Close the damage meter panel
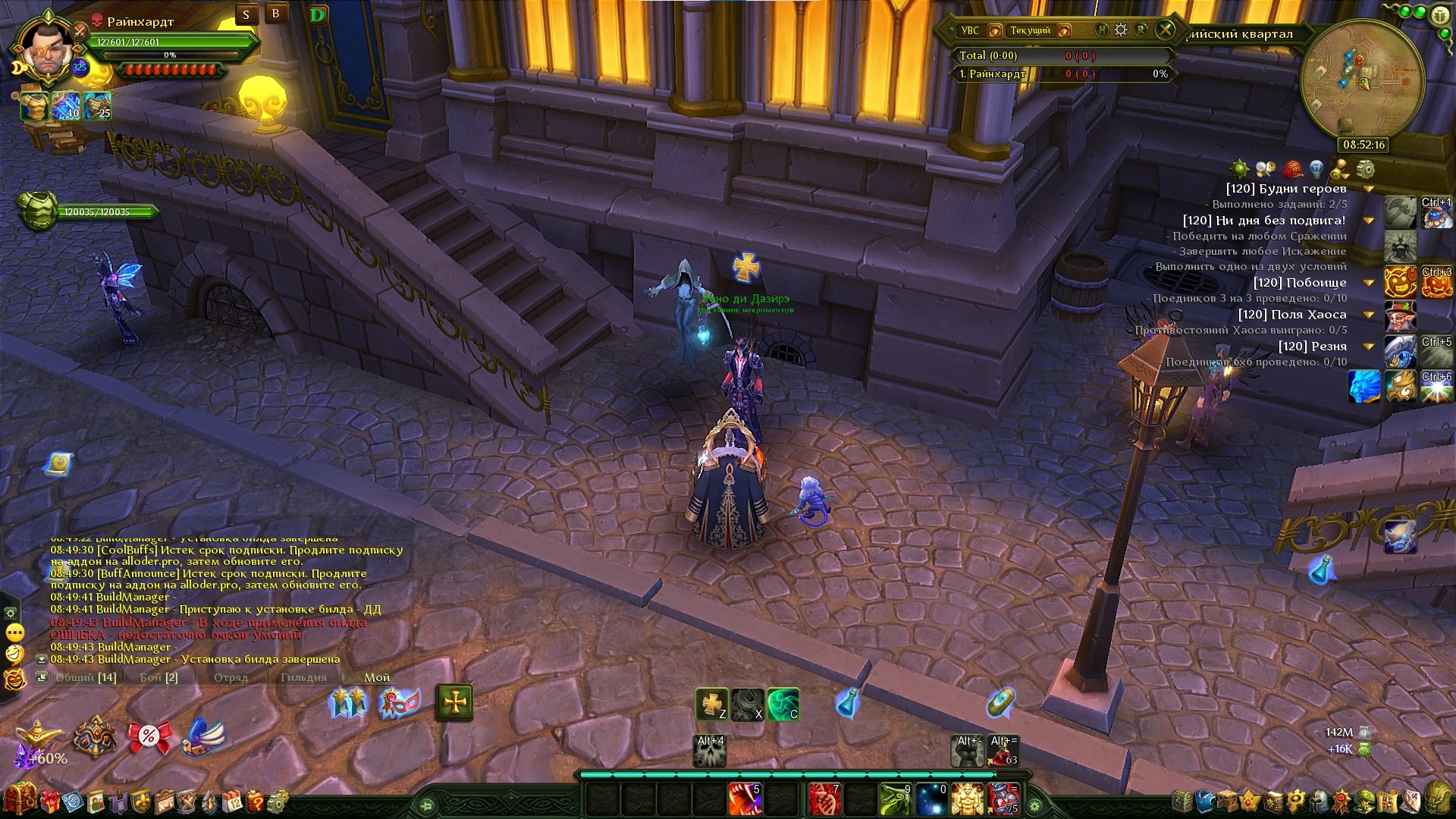Screen dimensions: 1456x819 1165,30
